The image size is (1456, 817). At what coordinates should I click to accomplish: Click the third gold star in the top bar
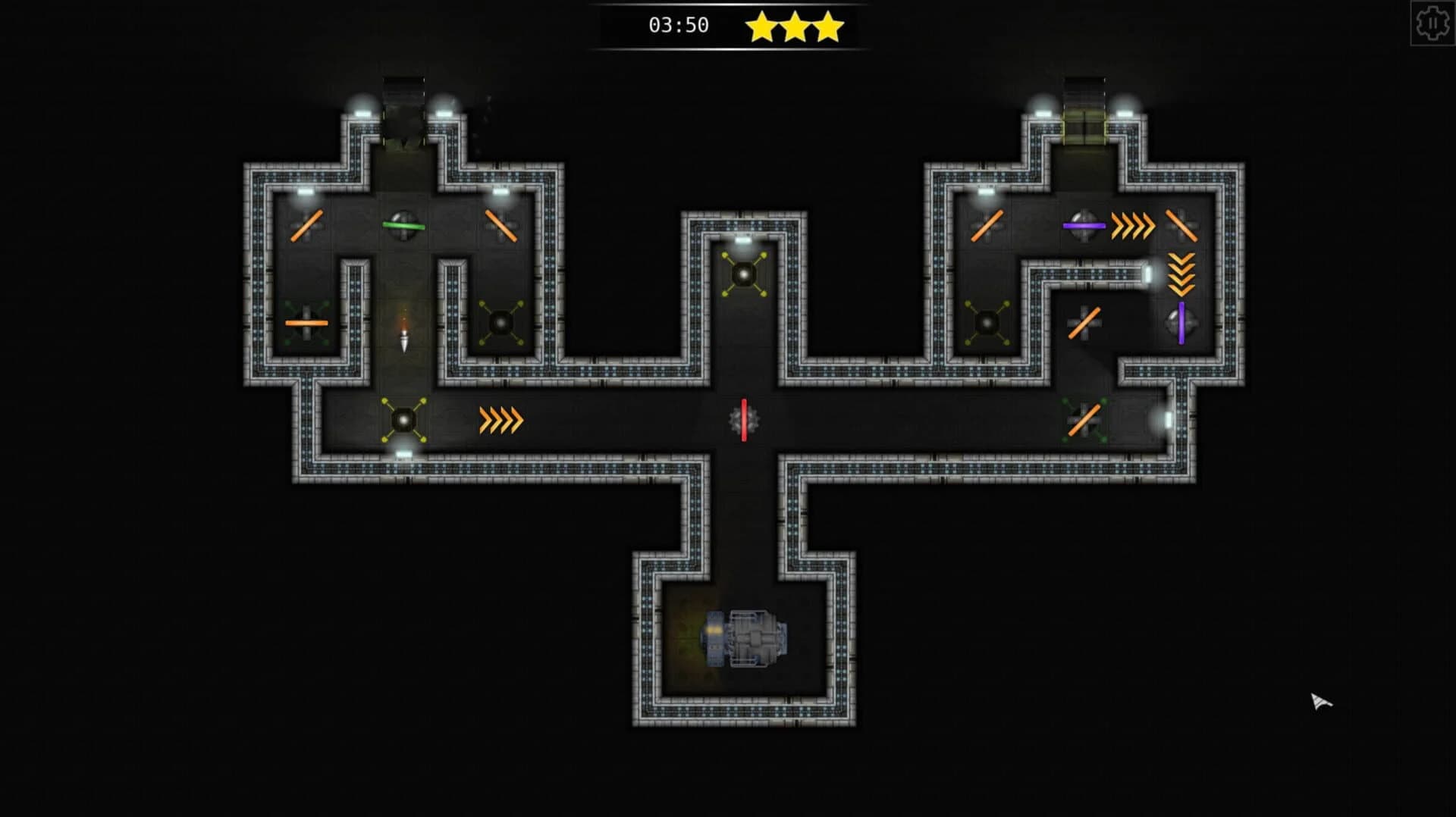[827, 25]
